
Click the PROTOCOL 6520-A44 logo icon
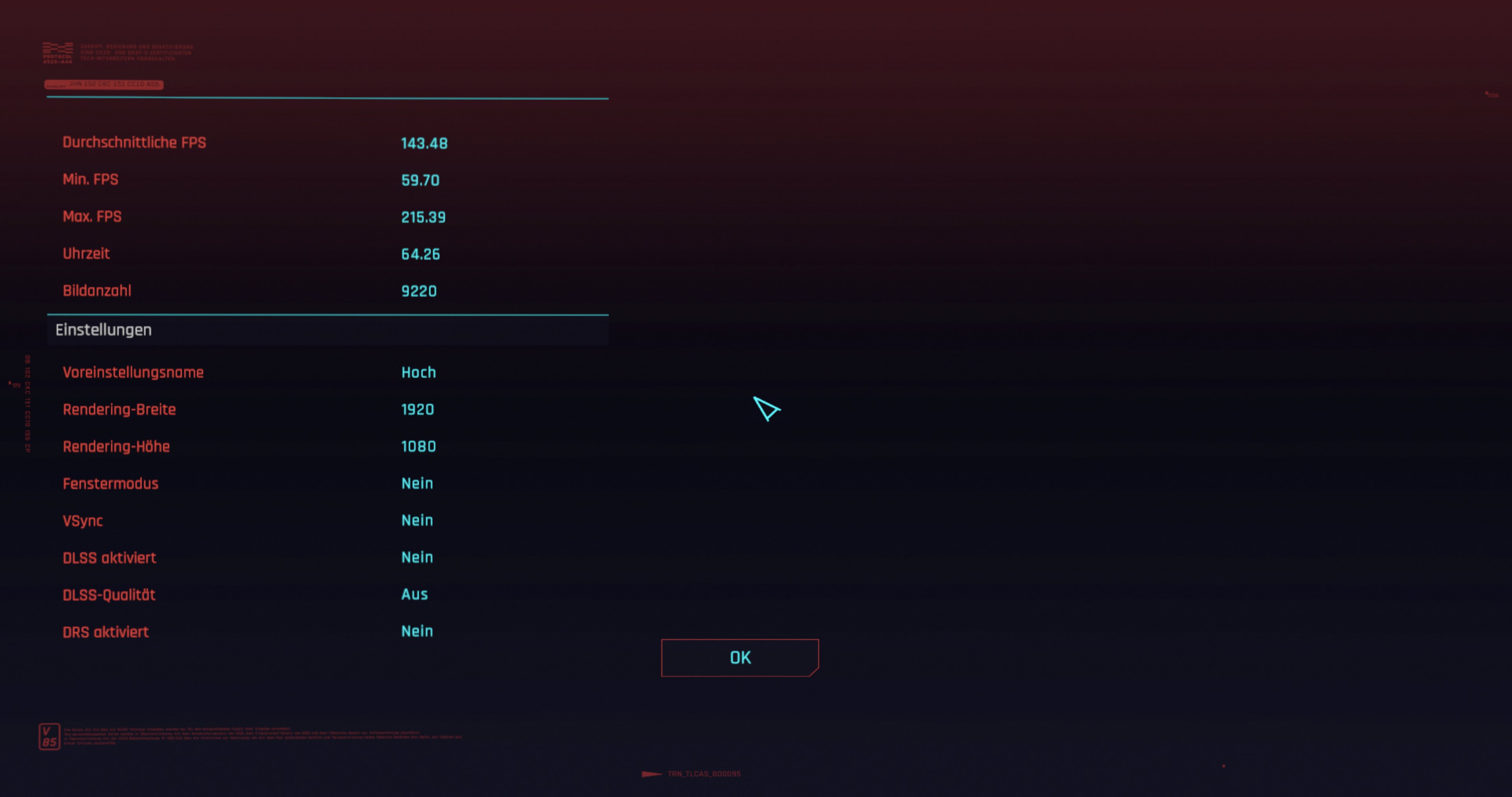[x=57, y=52]
